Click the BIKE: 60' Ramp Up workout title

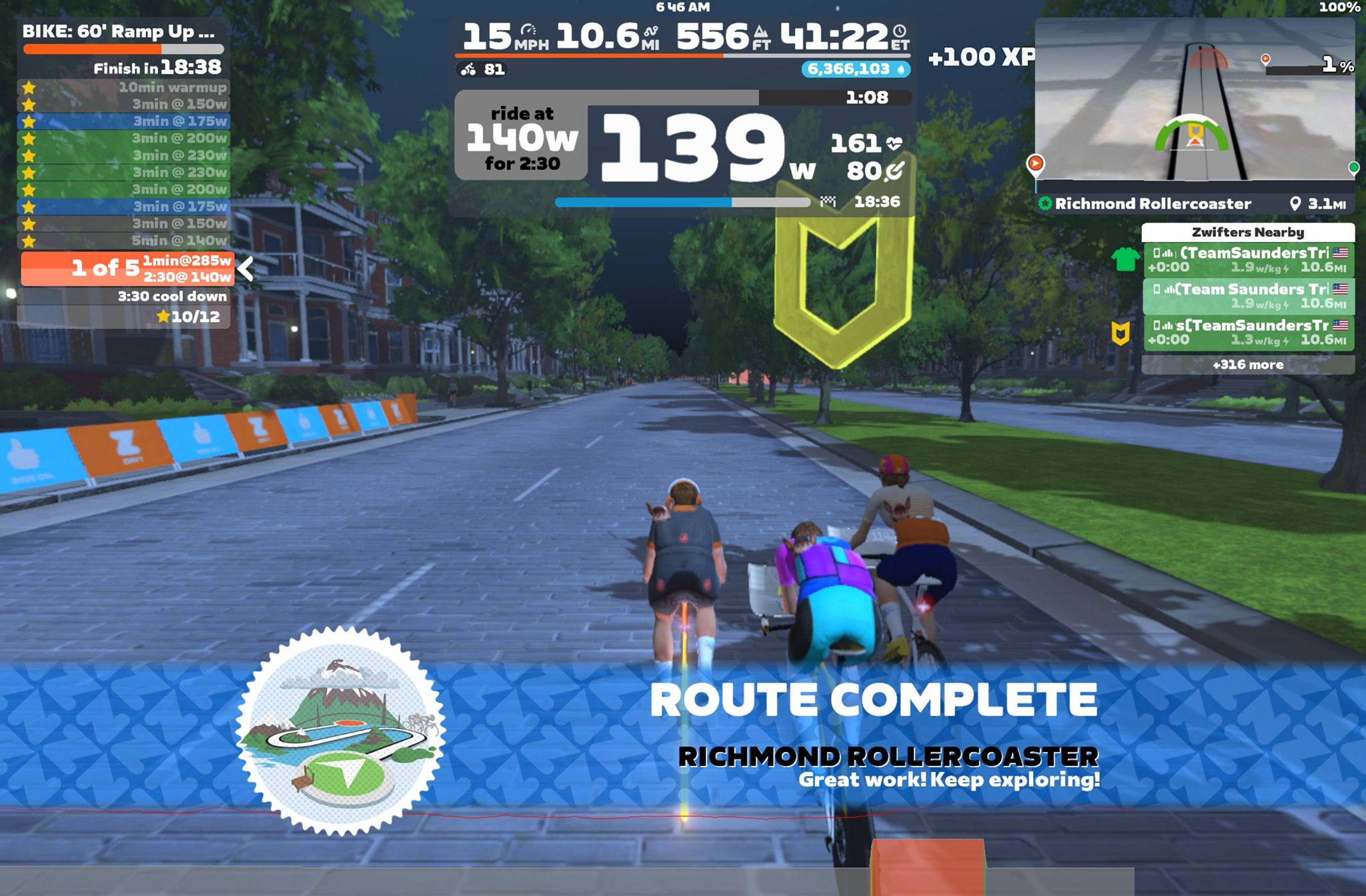click(119, 31)
